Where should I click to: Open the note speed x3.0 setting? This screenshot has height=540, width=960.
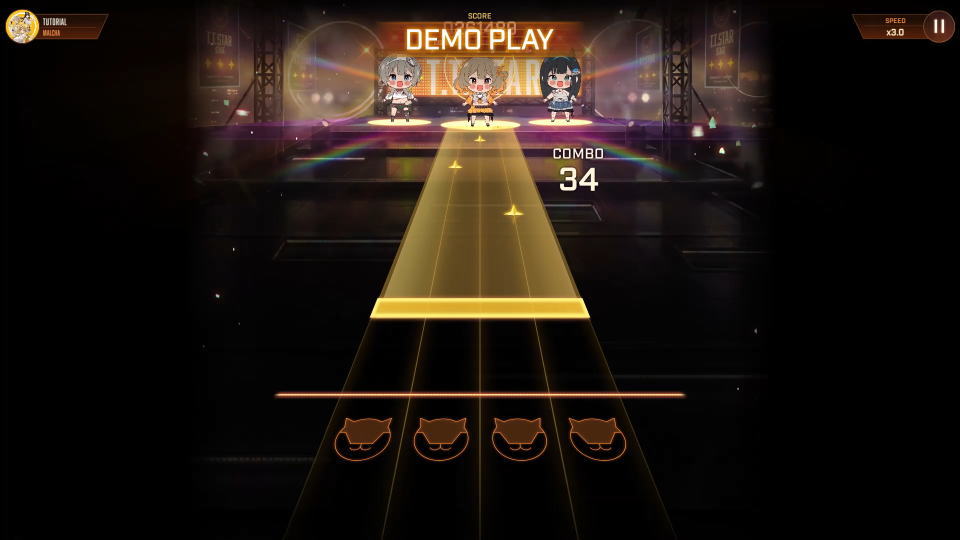point(890,26)
